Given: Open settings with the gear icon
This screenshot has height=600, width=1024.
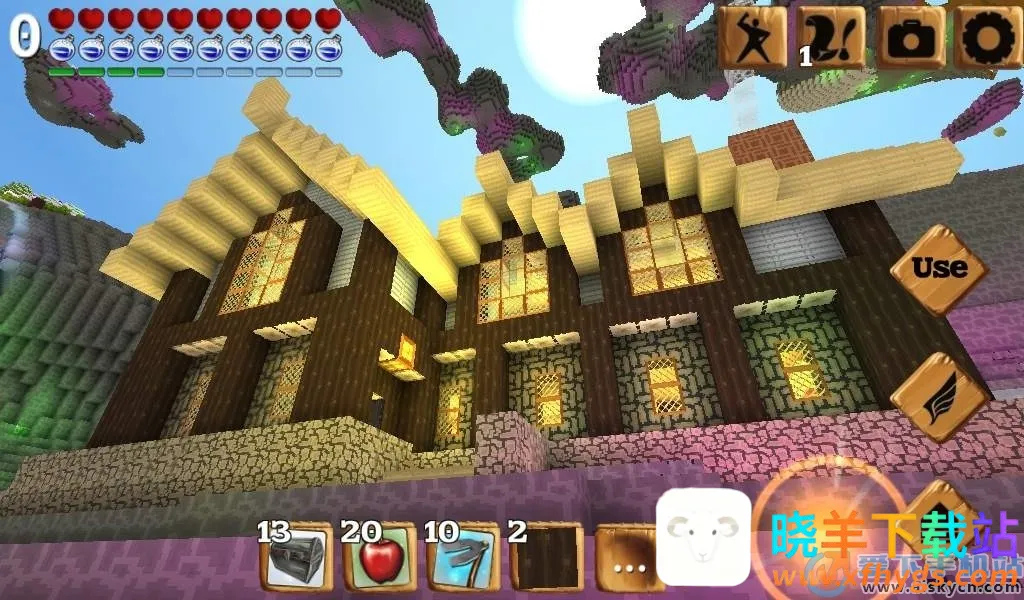Looking at the screenshot, I should (986, 37).
